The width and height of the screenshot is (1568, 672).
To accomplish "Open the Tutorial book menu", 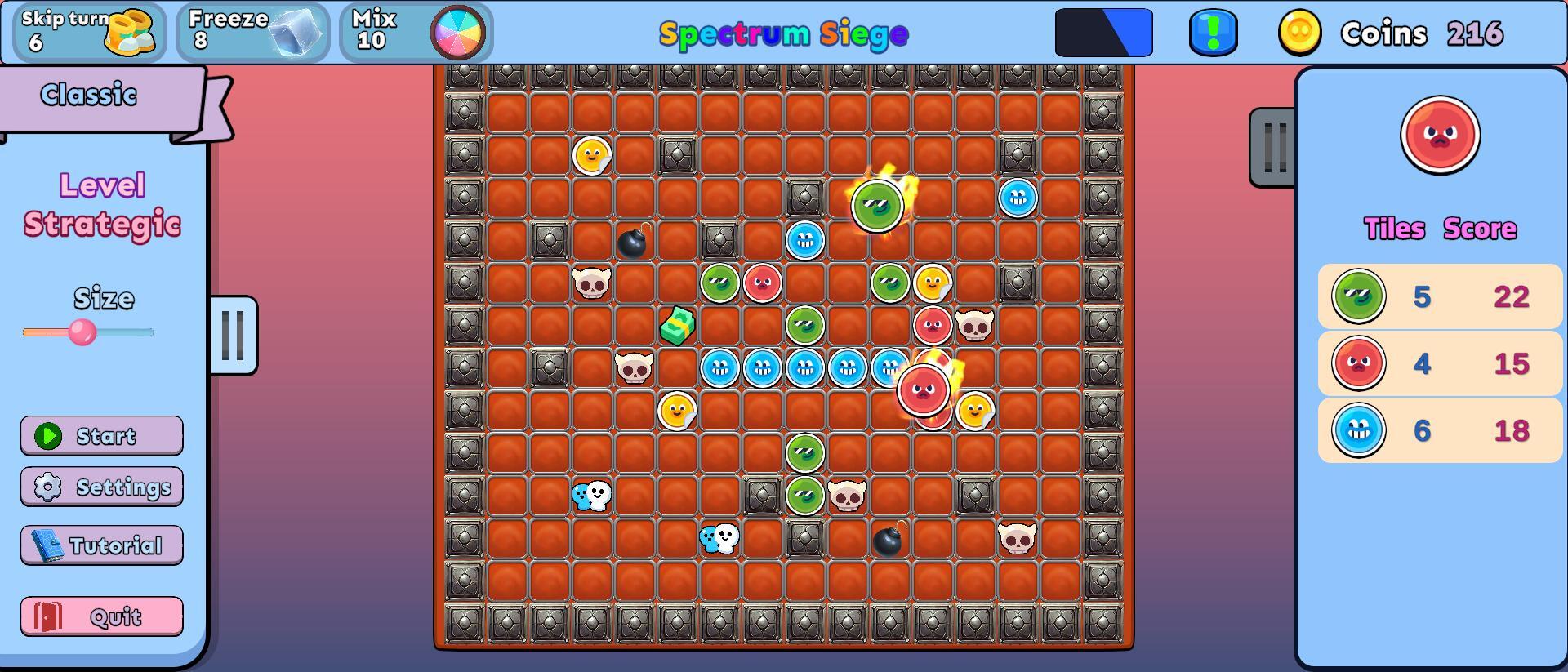I will pos(101,545).
